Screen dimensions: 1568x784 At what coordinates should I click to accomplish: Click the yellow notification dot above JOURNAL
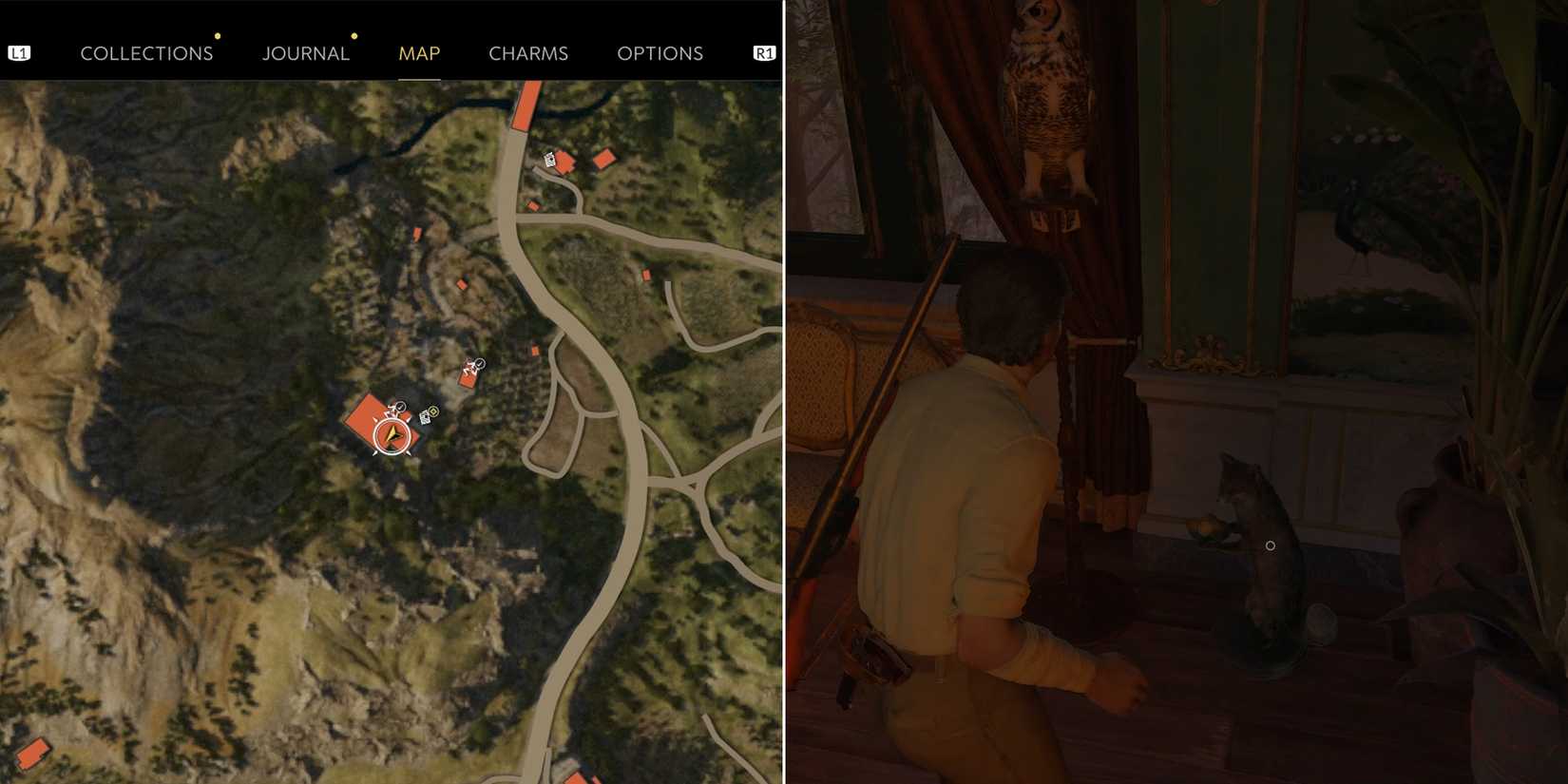[354, 35]
